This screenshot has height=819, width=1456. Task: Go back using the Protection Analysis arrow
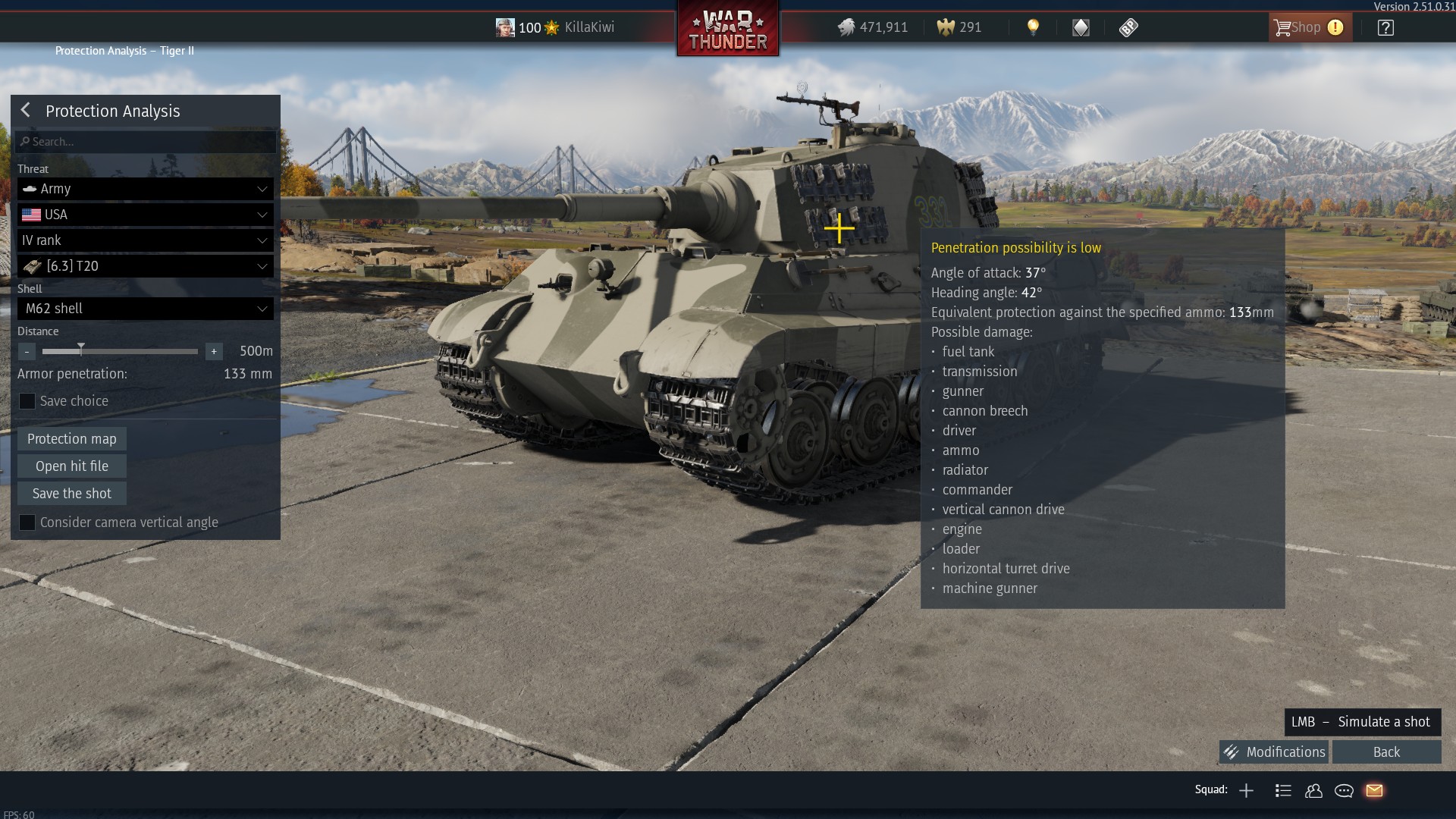click(26, 111)
